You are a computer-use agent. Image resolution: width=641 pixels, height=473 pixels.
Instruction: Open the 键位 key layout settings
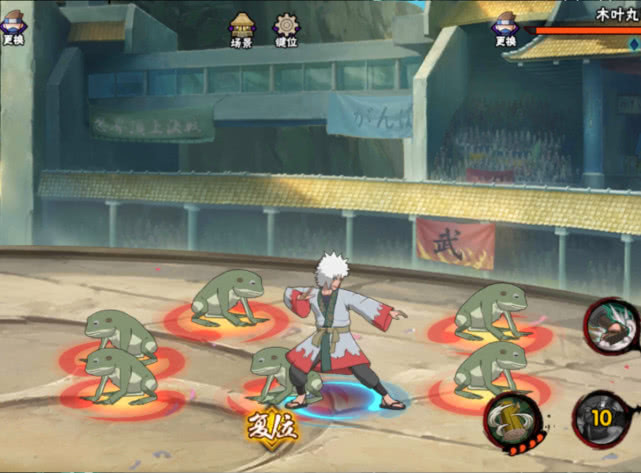[x=286, y=28]
